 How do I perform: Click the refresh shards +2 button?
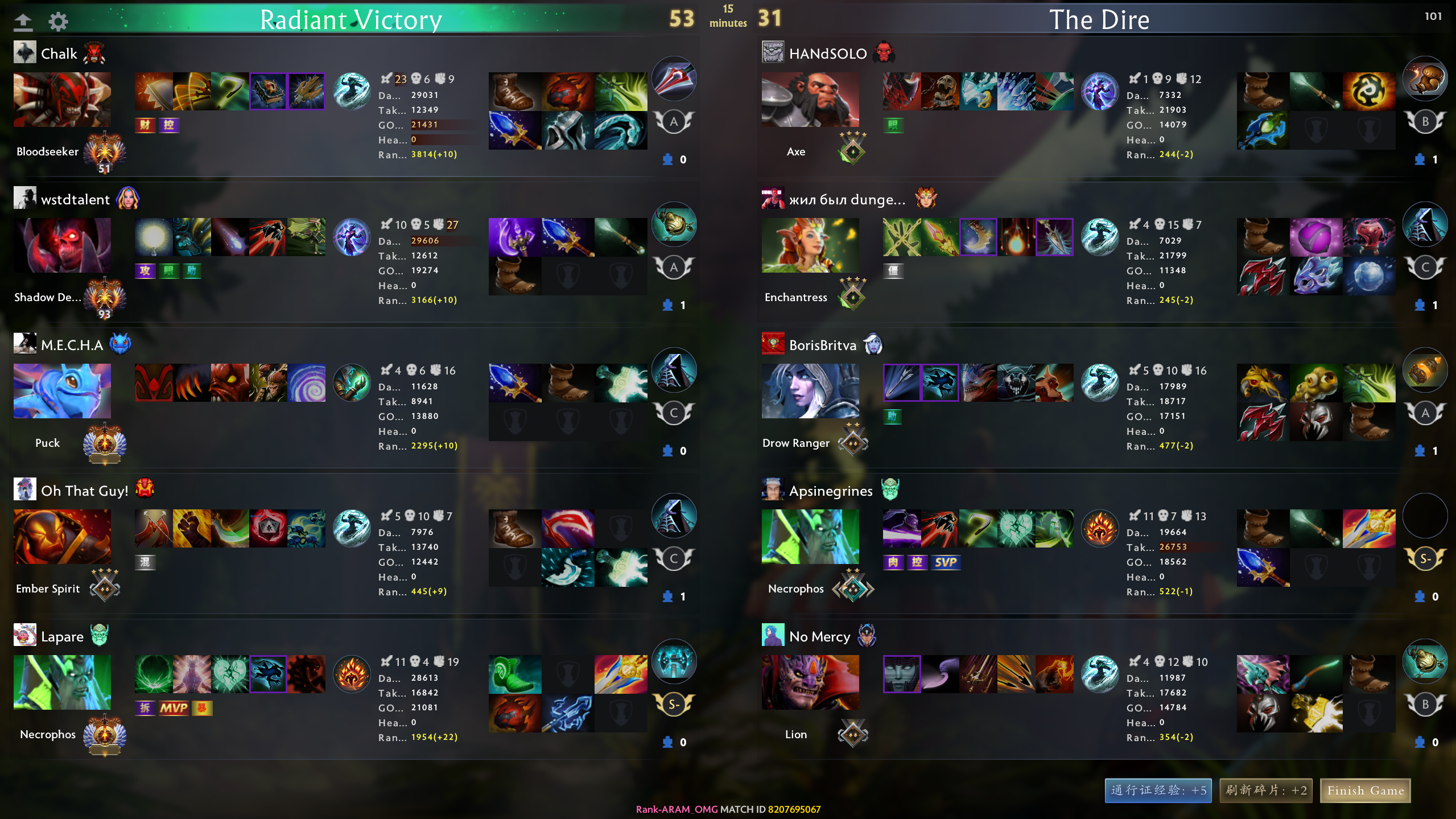tap(1266, 790)
